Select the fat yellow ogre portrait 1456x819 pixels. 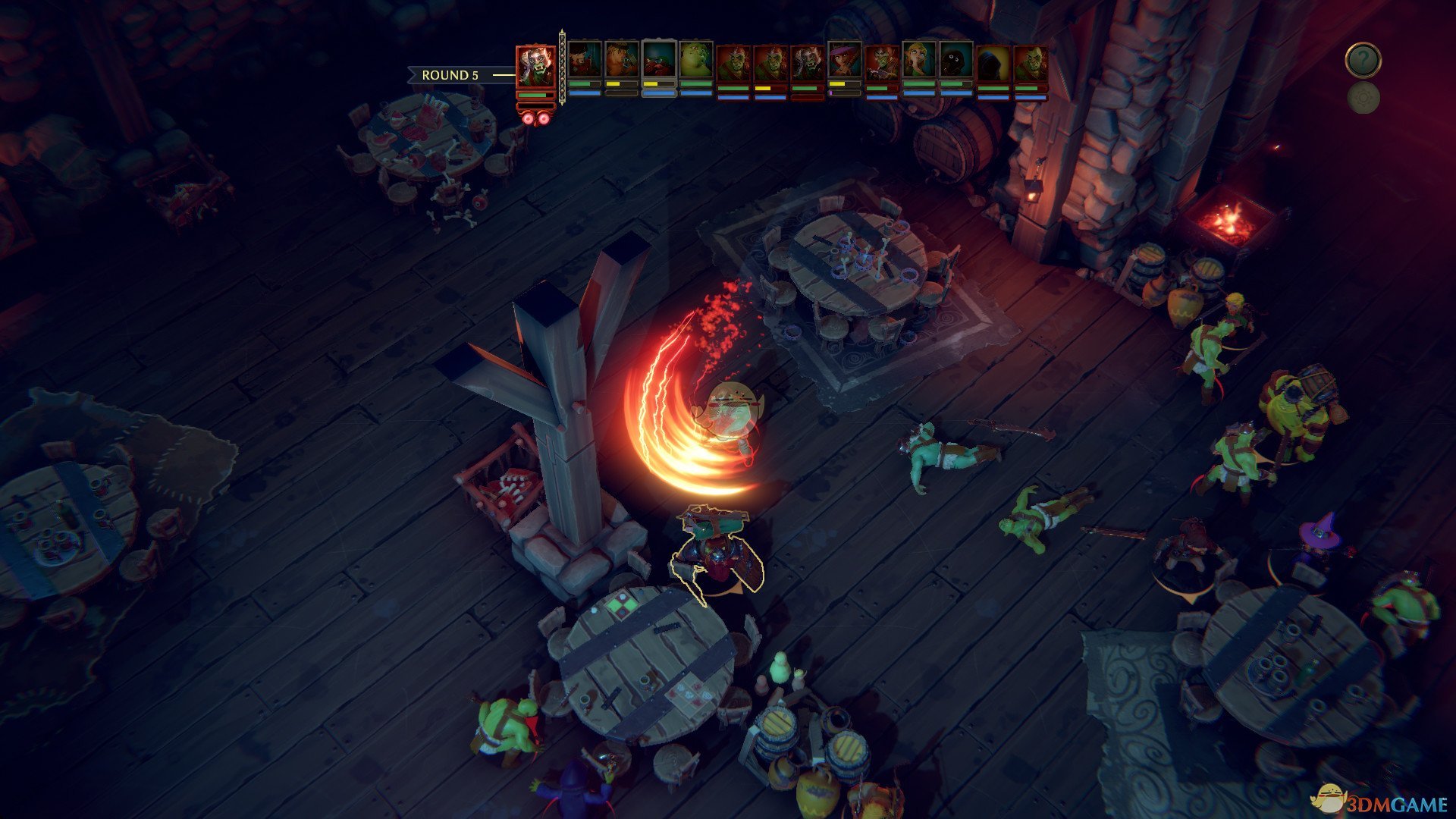coord(695,61)
